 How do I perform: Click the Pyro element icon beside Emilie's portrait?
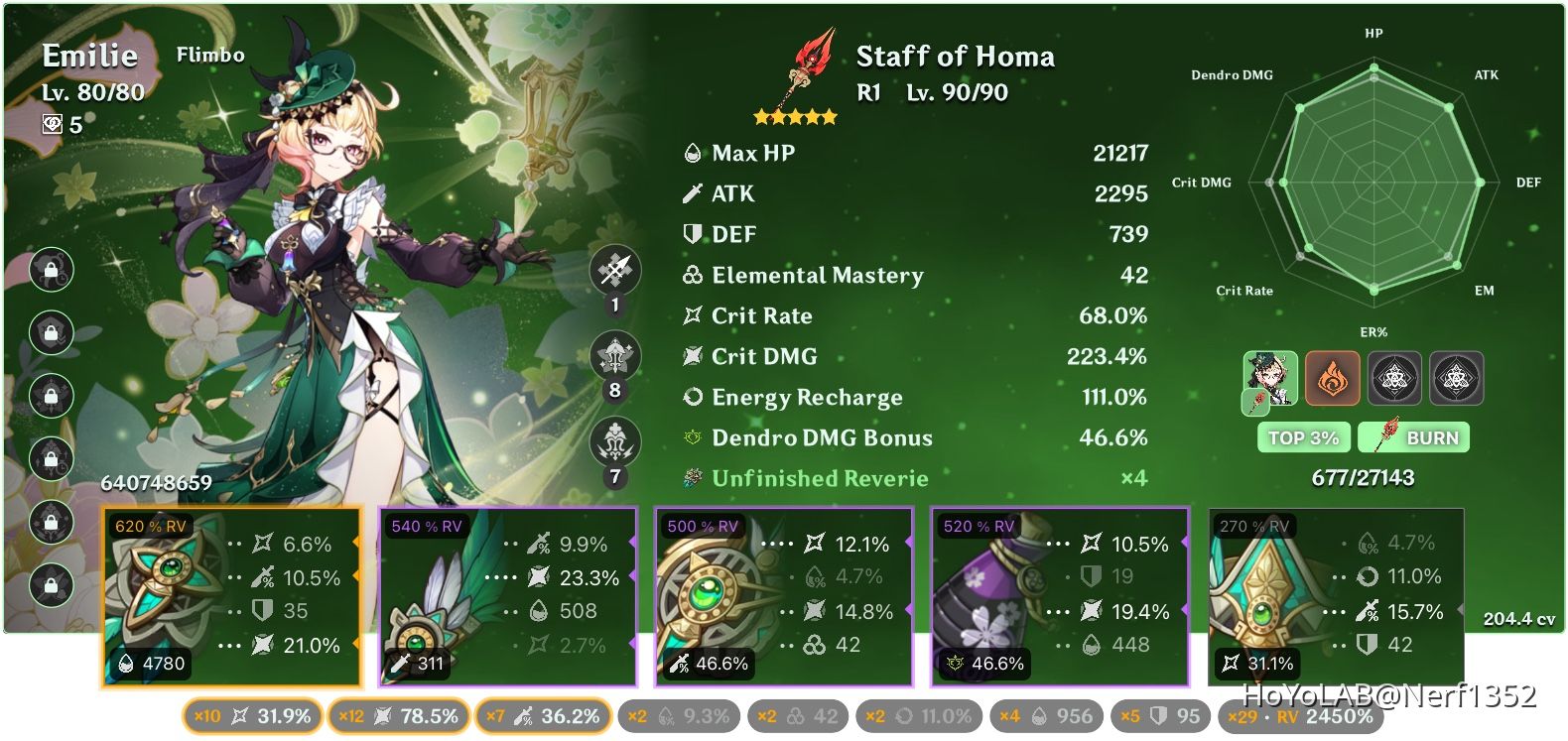pos(1334,375)
